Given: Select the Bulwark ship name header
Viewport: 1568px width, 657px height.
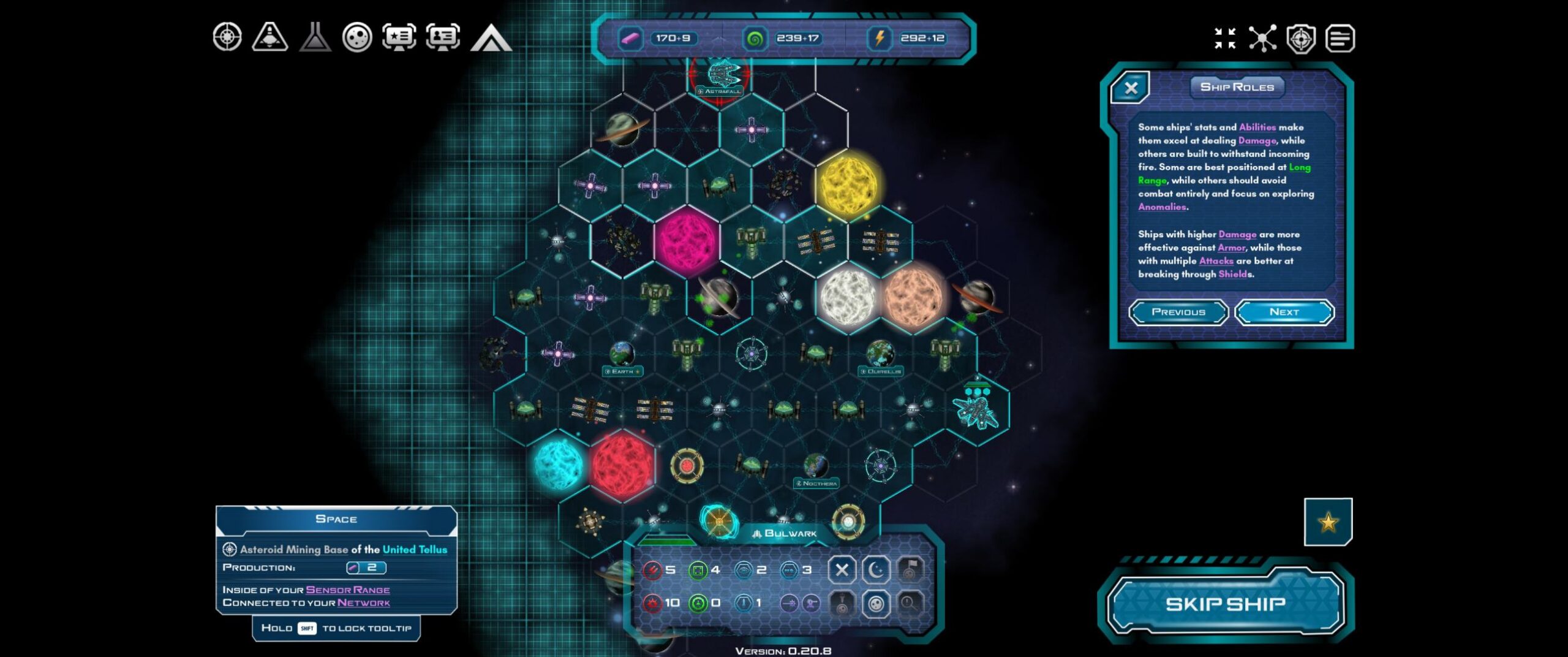Looking at the screenshot, I should tap(785, 533).
